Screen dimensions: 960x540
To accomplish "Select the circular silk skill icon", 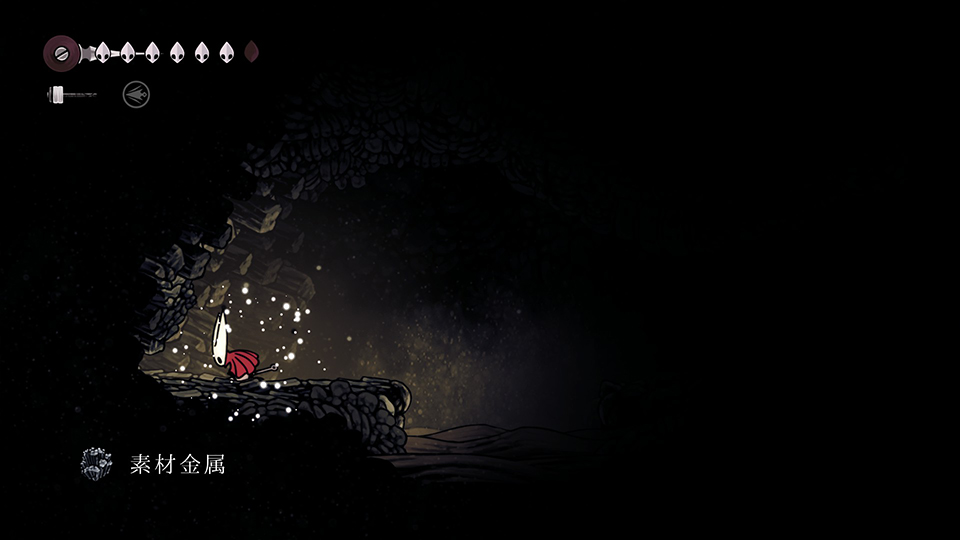I will click(x=136, y=95).
